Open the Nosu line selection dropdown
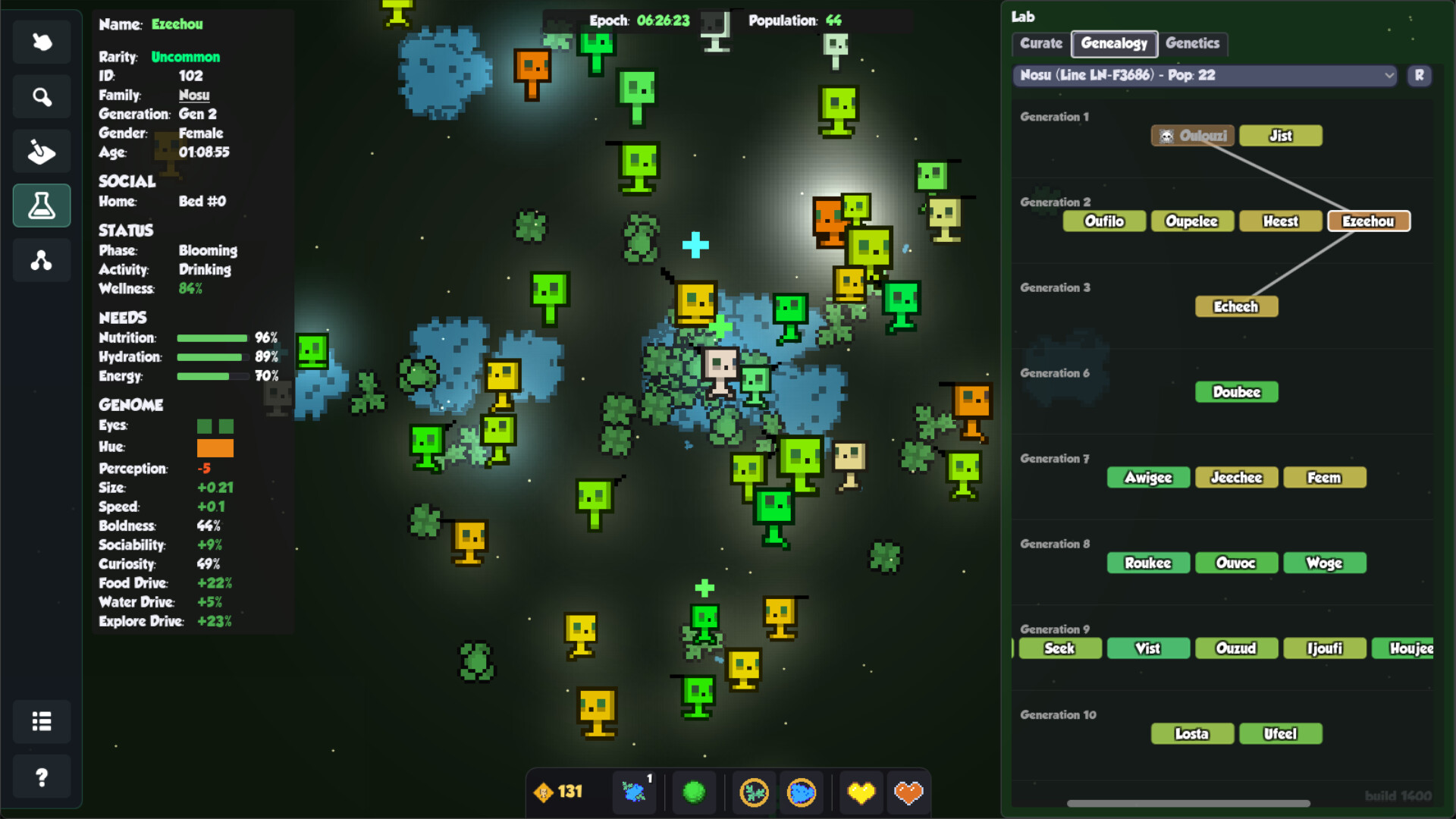 pyautogui.click(x=1203, y=76)
